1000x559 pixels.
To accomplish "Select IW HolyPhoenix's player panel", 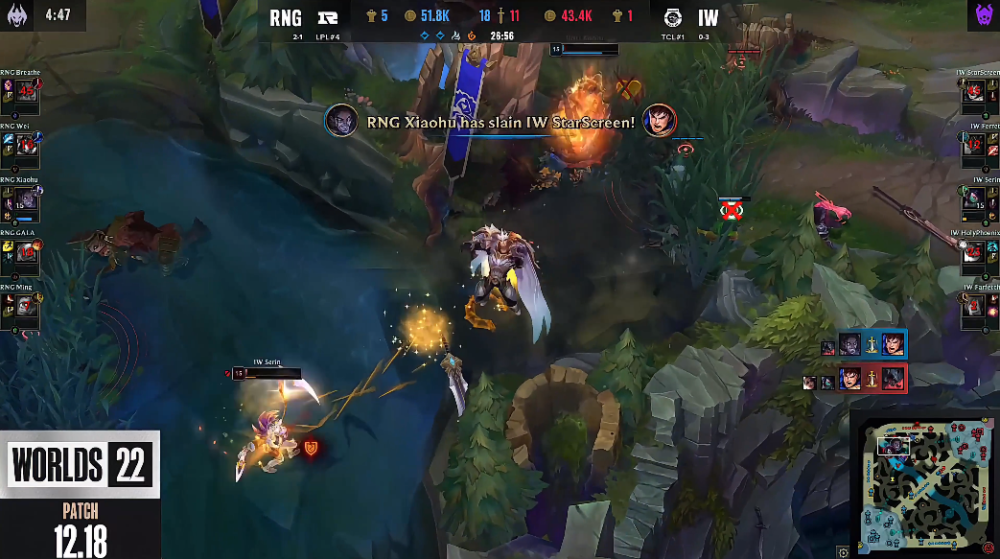I will tap(977, 252).
